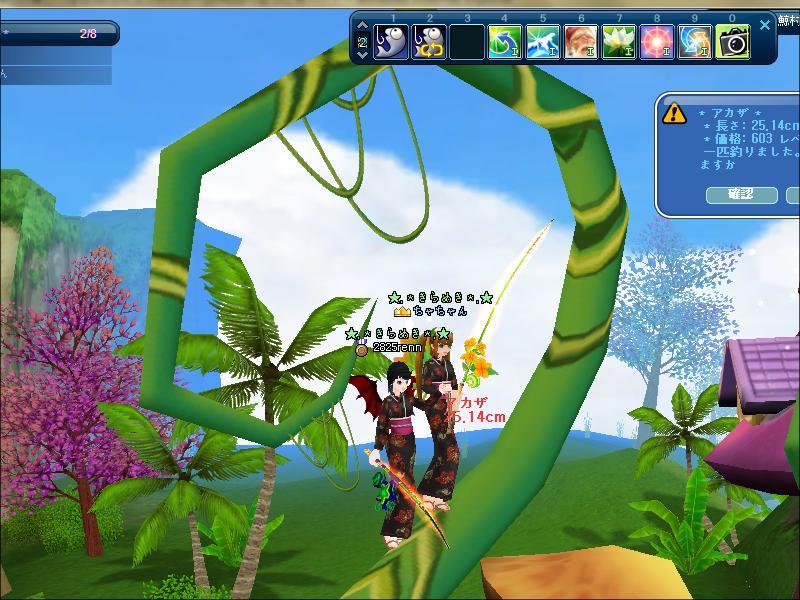Select the fishing hook fish skill slot
This screenshot has width=800, height=600.
point(391,43)
